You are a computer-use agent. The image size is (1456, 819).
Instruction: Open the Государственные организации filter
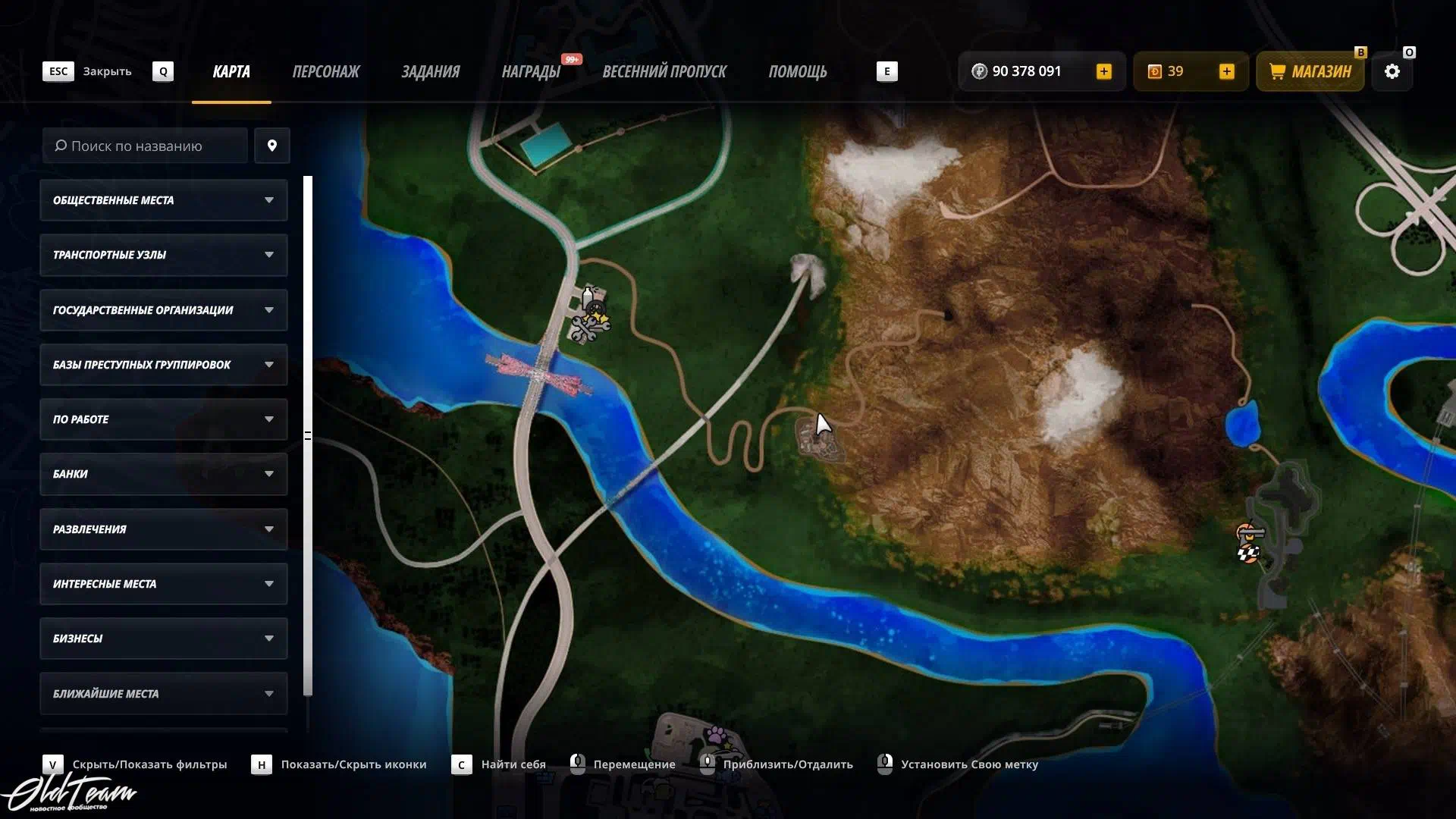163,310
